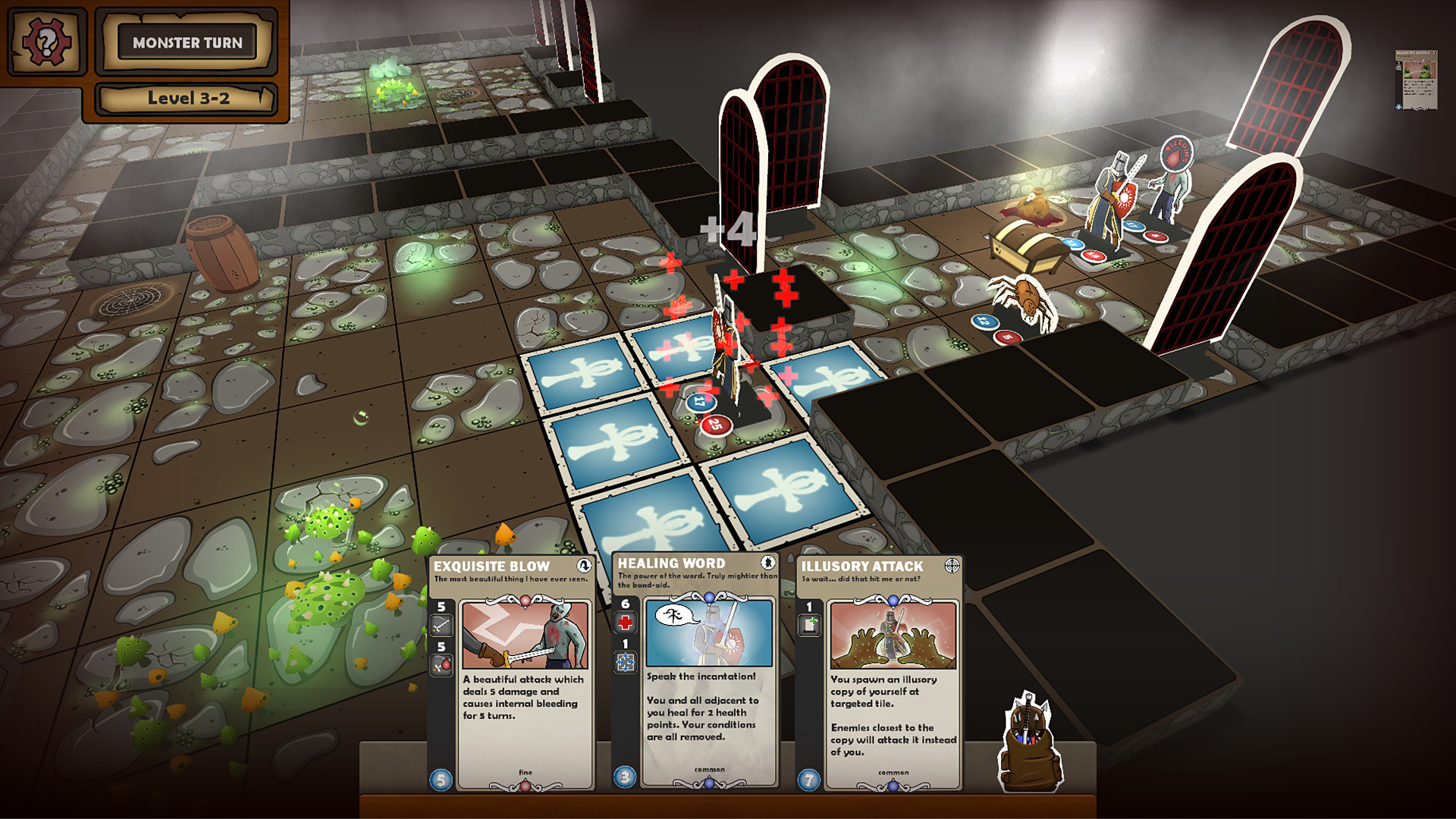Viewport: 1456px width, 819px height.
Task: Click the curved arrow icon on Exquisite Blow header
Action: click(x=584, y=566)
